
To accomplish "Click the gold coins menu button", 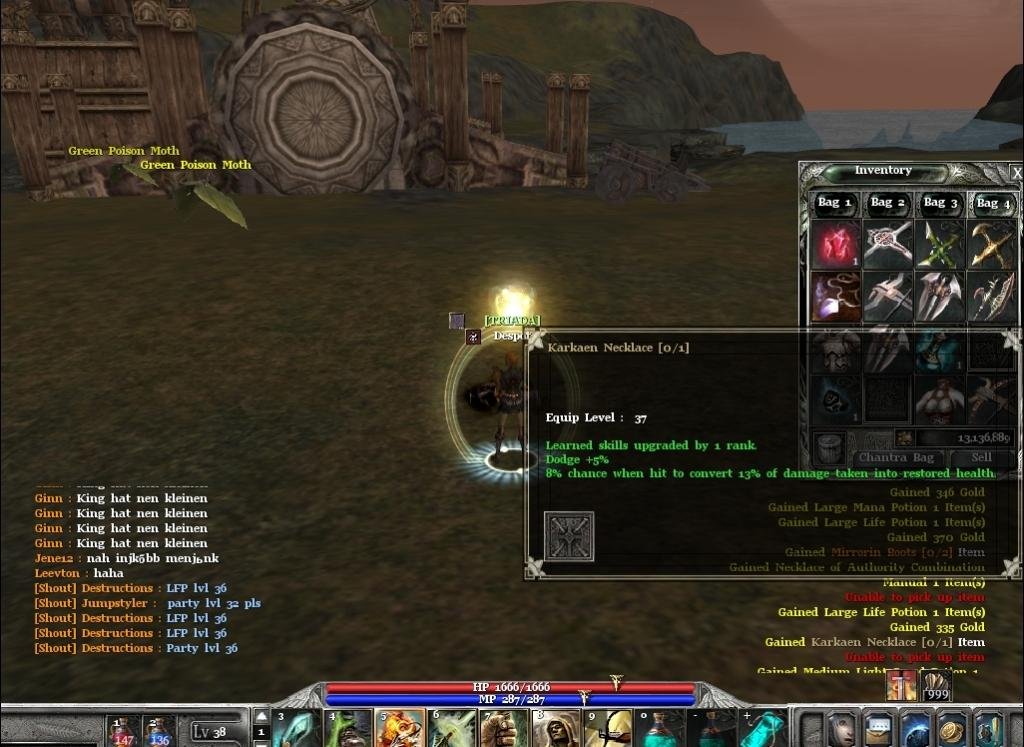I will point(953,729).
